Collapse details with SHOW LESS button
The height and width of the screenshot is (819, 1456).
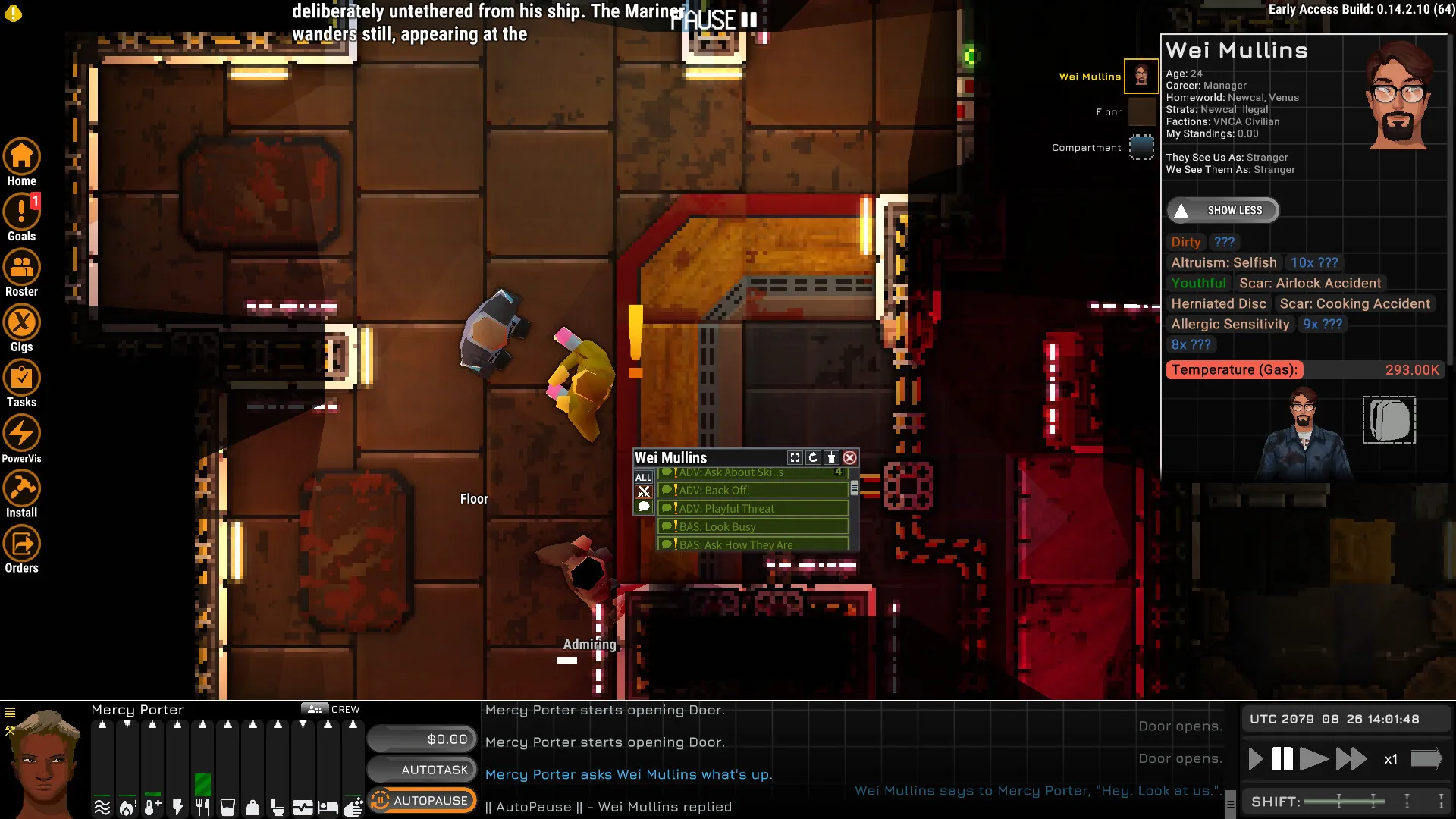[x=1222, y=211]
